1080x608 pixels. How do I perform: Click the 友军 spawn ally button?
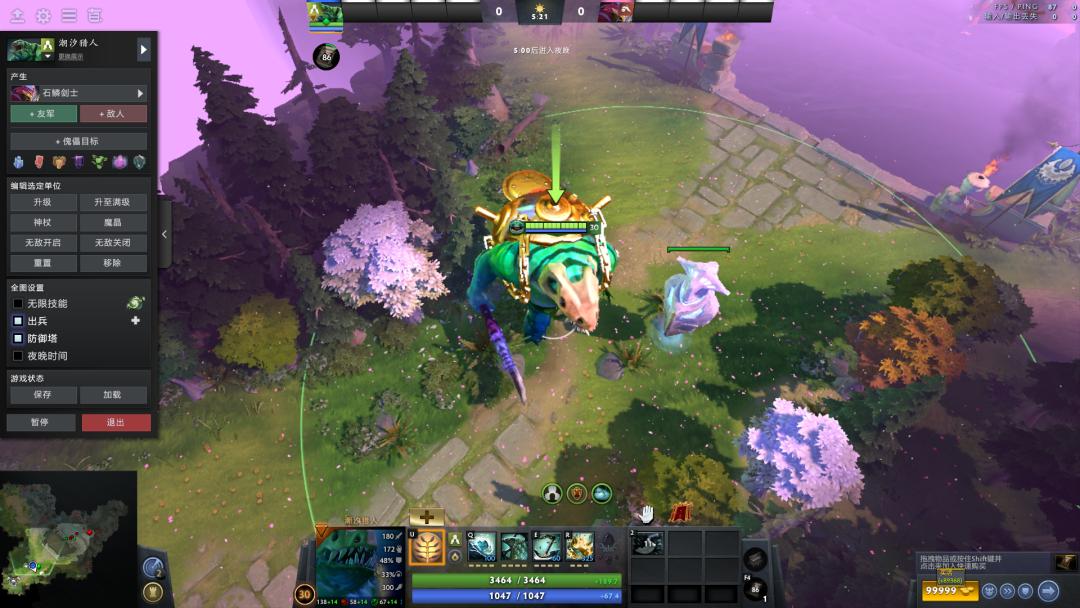[x=42, y=114]
